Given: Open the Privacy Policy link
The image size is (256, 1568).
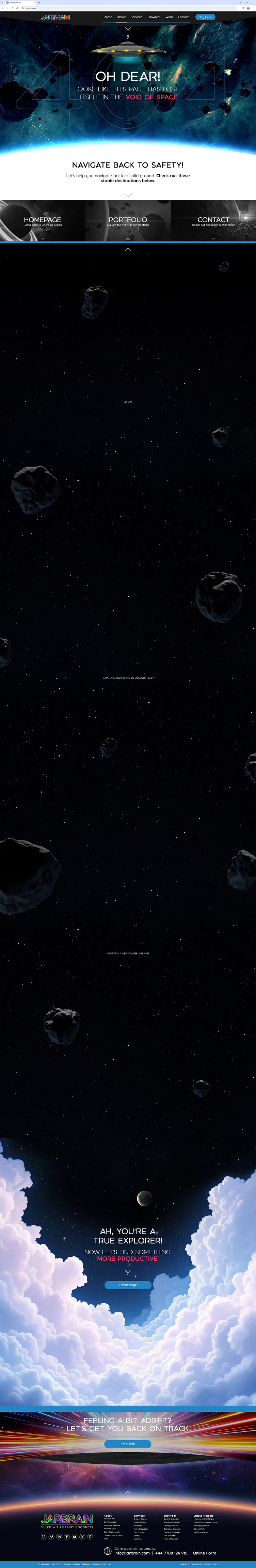Looking at the screenshot, I should pyautogui.click(x=212, y=1564).
